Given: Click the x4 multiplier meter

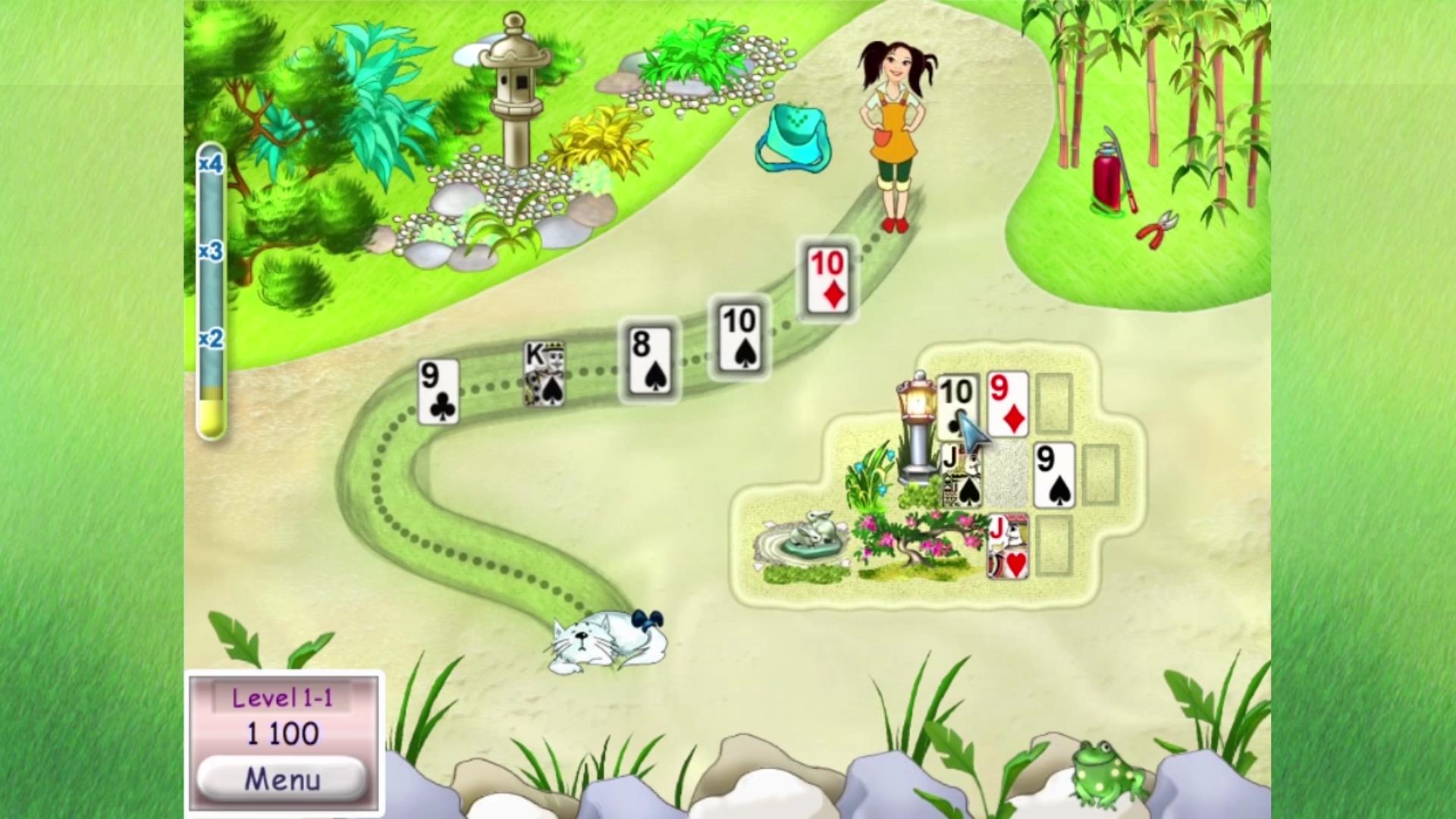Looking at the screenshot, I should (211, 163).
